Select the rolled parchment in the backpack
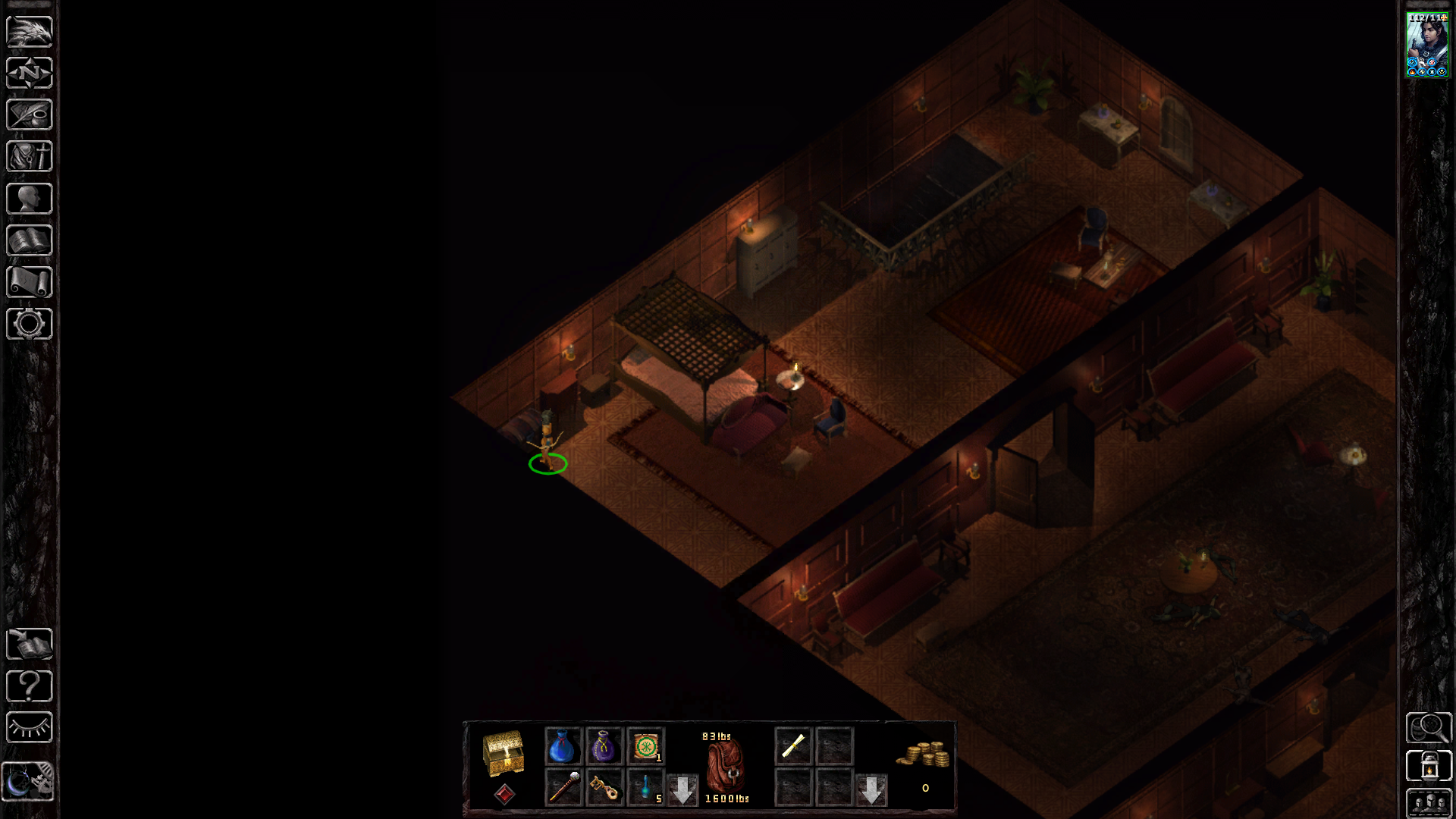The width and height of the screenshot is (1456, 819). [x=793, y=746]
